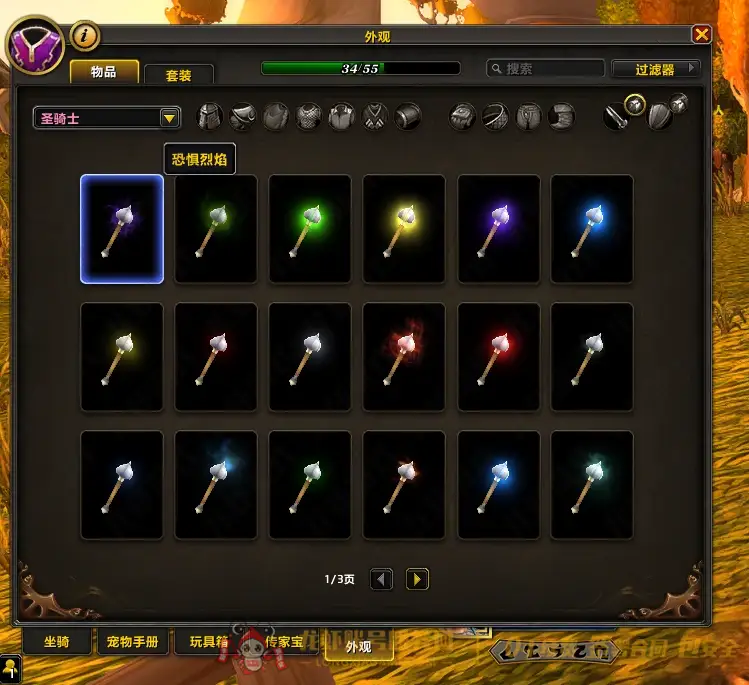Select the shield slot icon
The image size is (749, 685).
661,117
